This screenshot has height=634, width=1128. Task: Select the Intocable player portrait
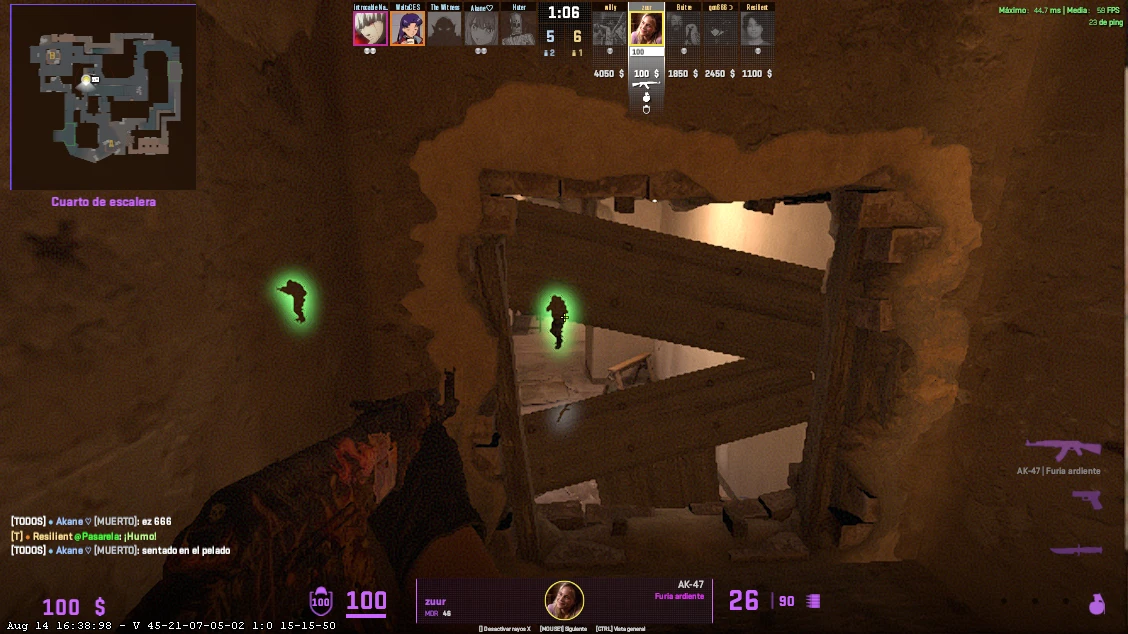tap(370, 28)
